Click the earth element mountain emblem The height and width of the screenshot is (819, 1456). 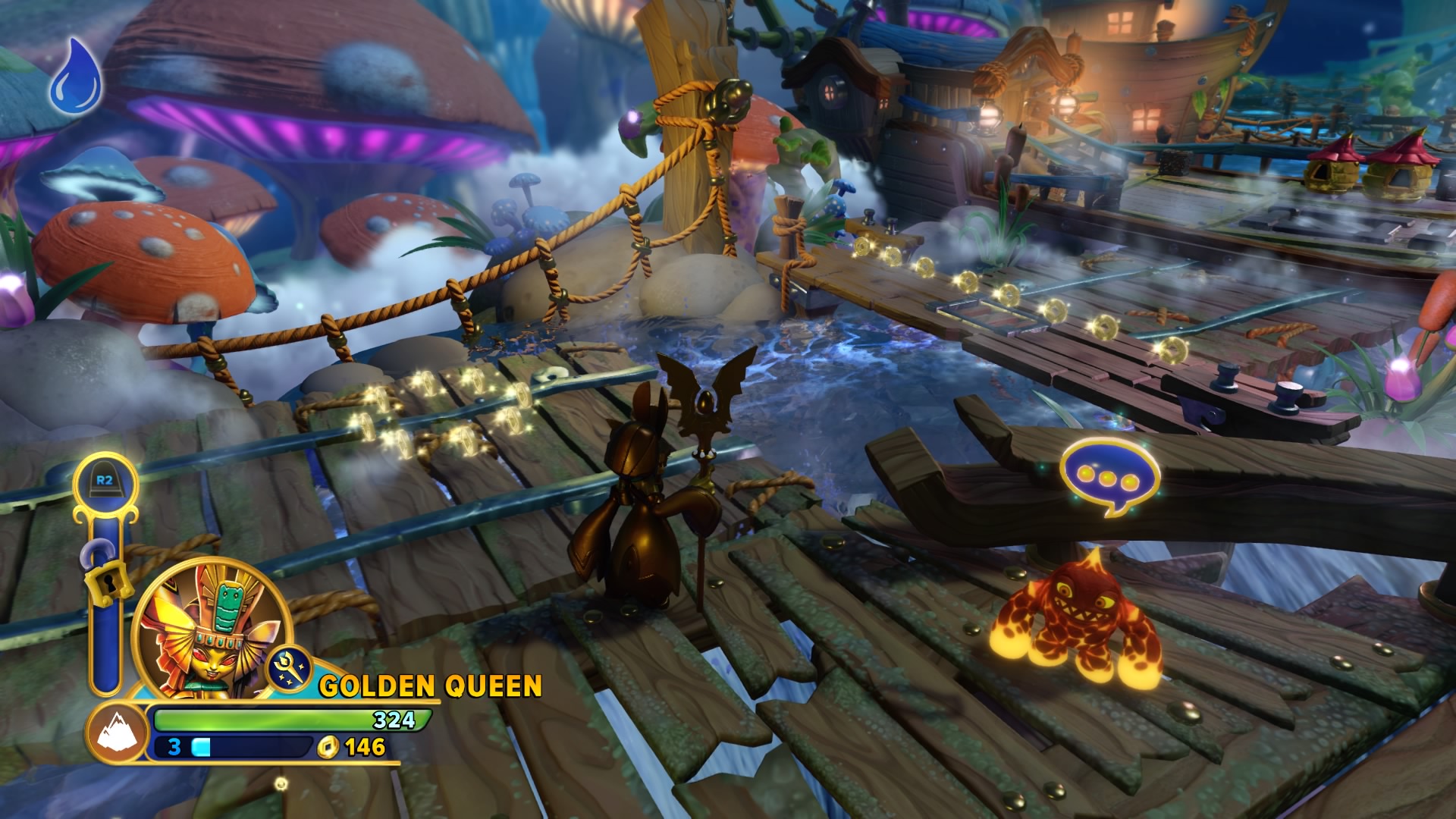point(118,733)
